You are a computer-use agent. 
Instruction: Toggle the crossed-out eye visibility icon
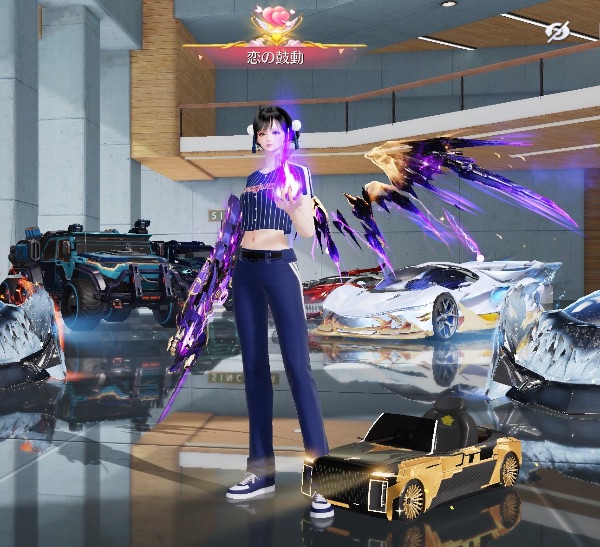click(558, 32)
